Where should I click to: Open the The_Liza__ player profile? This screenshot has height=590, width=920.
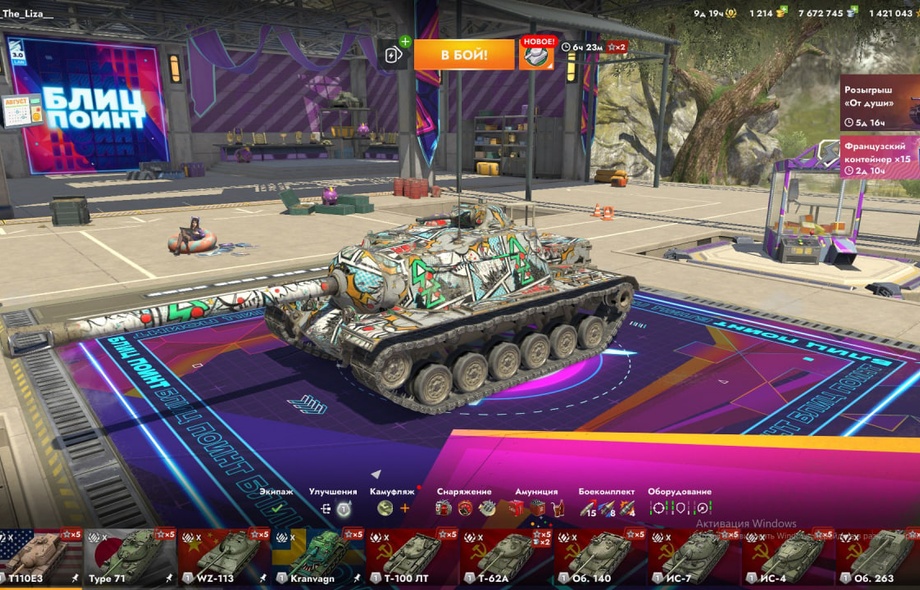[28, 13]
